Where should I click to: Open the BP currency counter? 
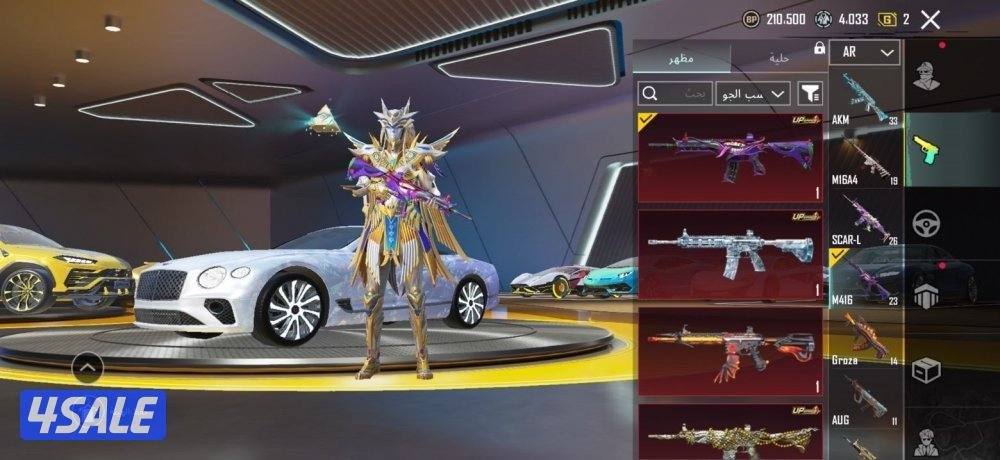[774, 19]
